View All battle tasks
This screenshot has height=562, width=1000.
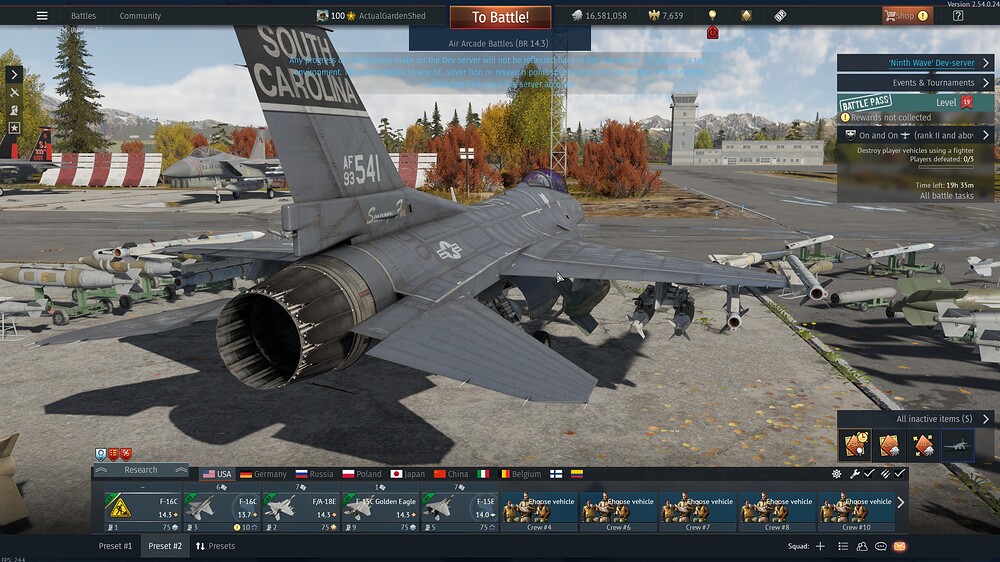pos(946,196)
